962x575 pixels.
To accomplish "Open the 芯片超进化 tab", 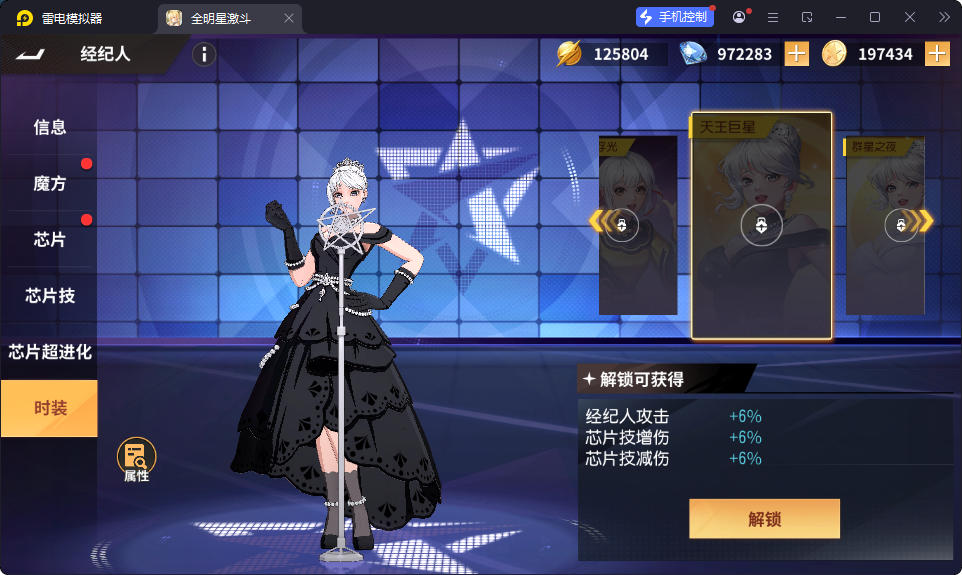I will [x=49, y=352].
